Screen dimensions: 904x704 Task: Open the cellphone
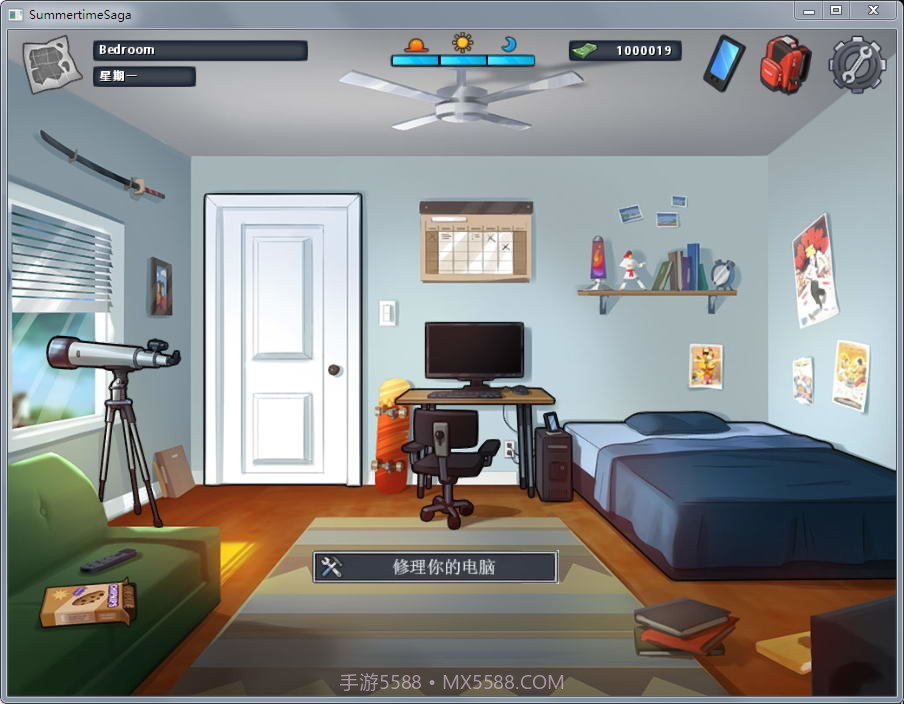pos(724,63)
